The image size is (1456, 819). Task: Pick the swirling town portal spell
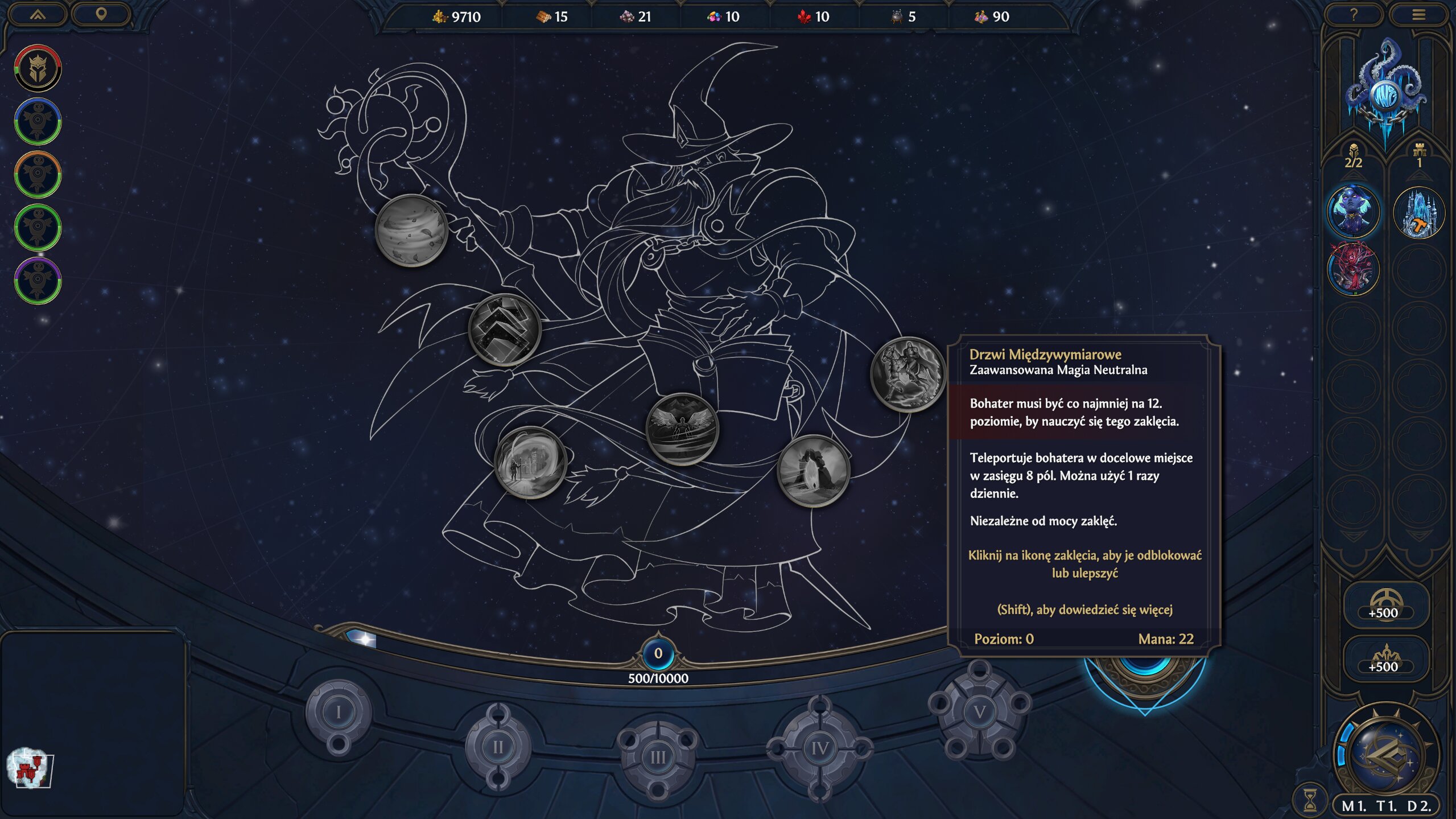pos(530,462)
